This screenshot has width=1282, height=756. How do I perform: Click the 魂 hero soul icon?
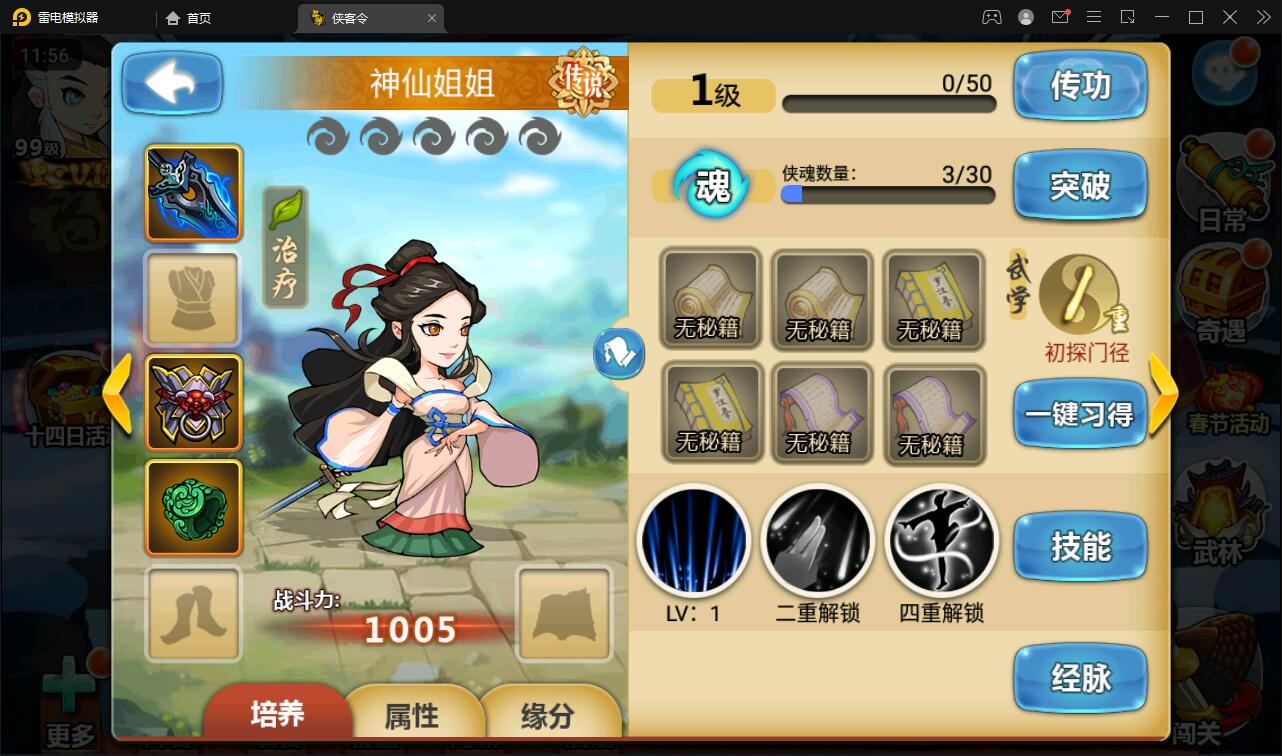(x=713, y=187)
